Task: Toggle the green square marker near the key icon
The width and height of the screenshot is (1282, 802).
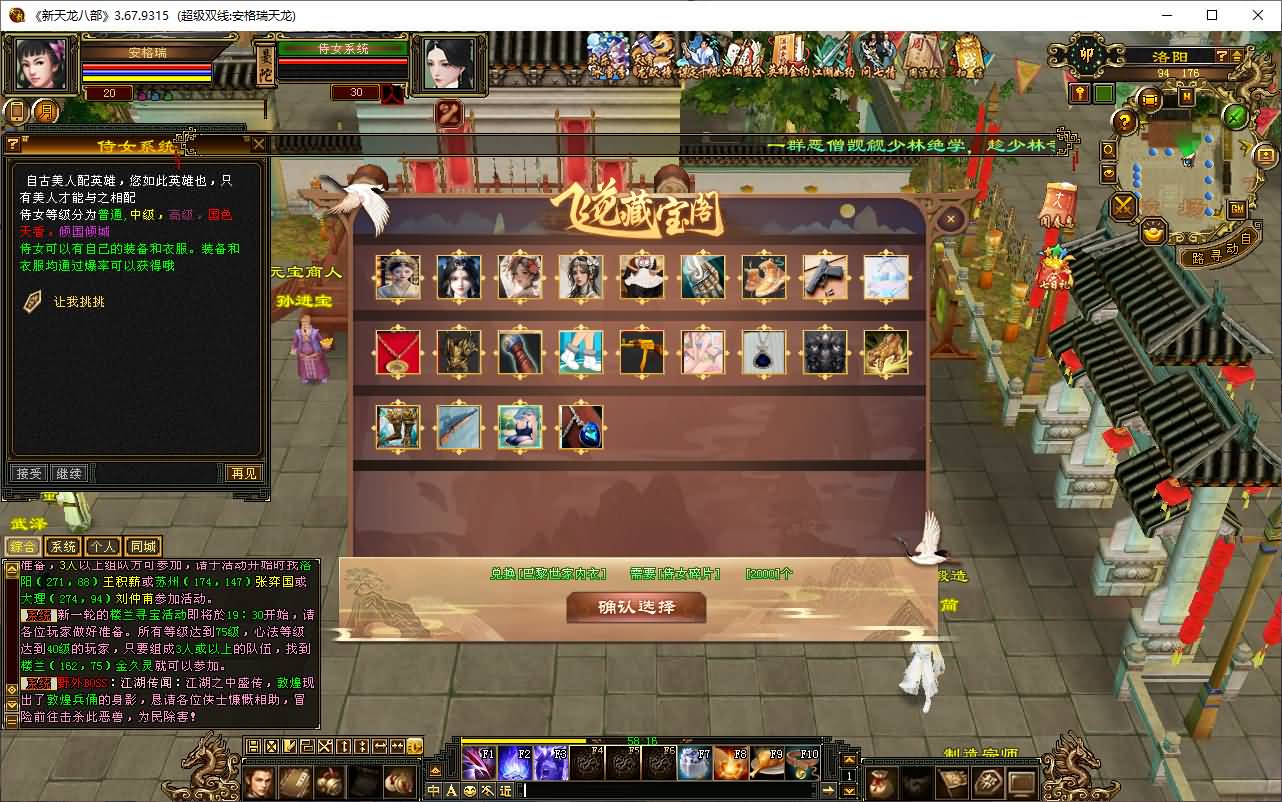Action: (1103, 91)
